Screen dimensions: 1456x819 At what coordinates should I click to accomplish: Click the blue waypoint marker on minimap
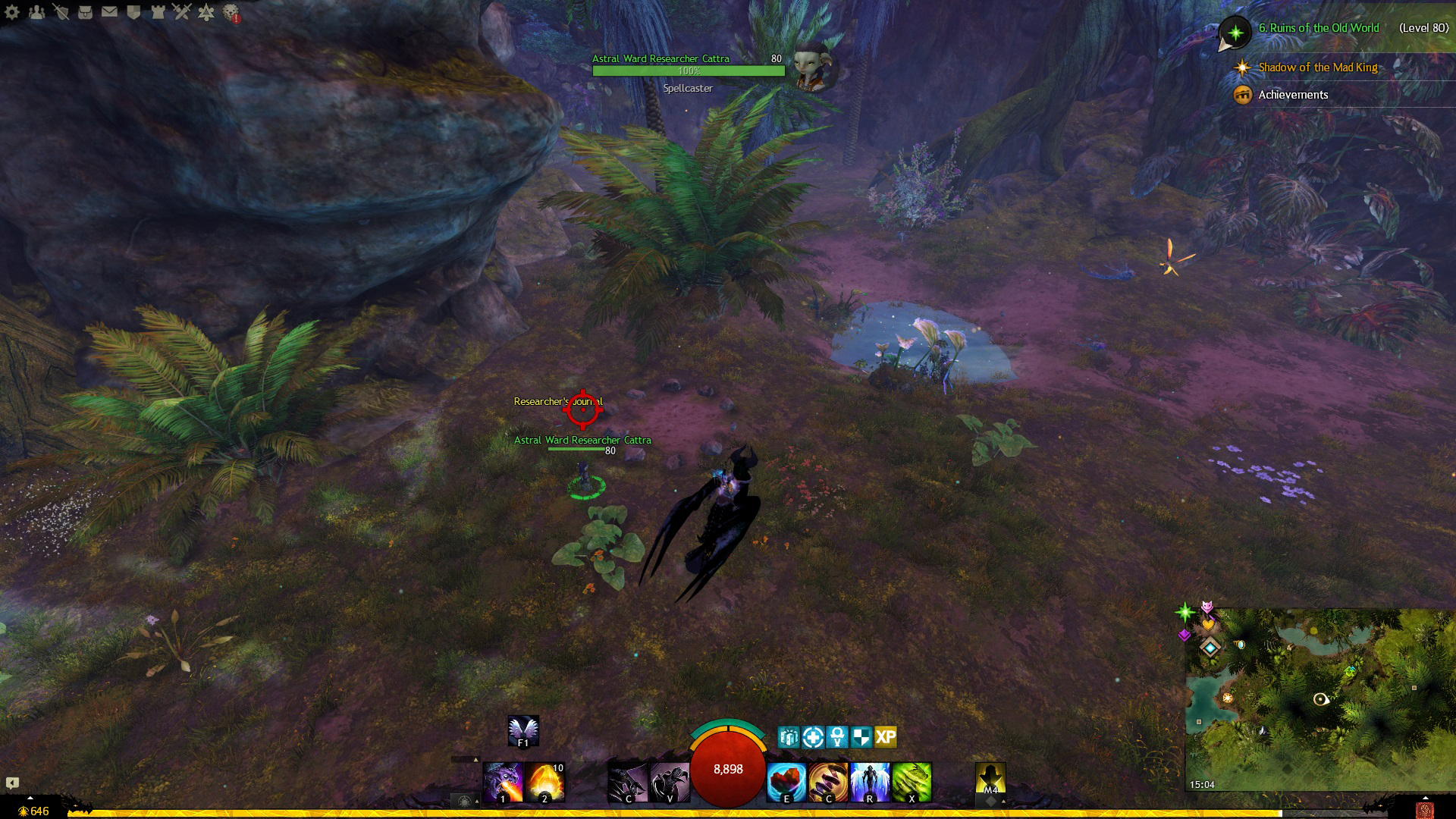(x=1210, y=648)
